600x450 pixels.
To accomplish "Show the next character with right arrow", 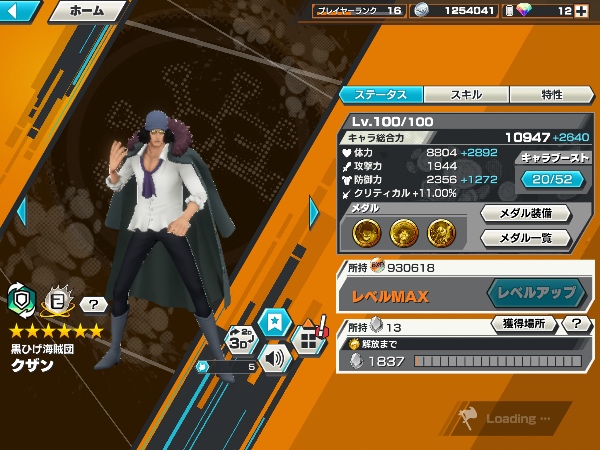I will 314,211.
